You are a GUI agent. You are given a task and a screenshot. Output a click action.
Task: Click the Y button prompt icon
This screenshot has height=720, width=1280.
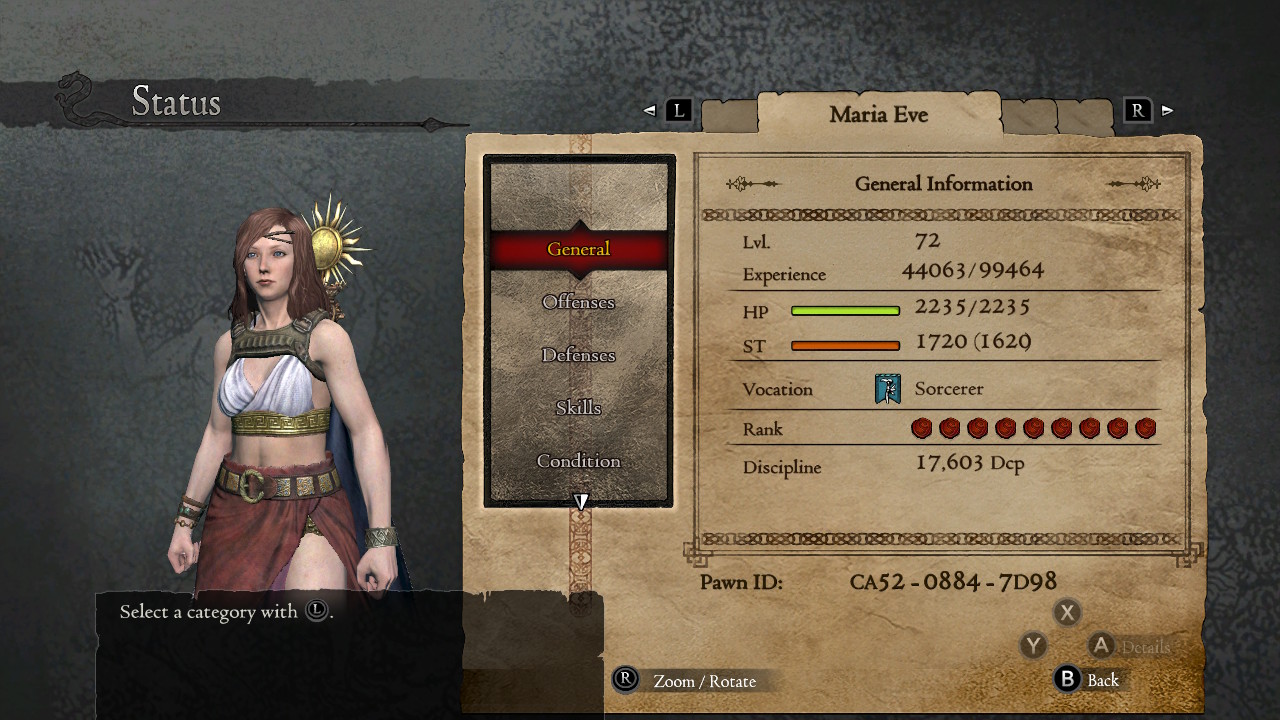1033,646
